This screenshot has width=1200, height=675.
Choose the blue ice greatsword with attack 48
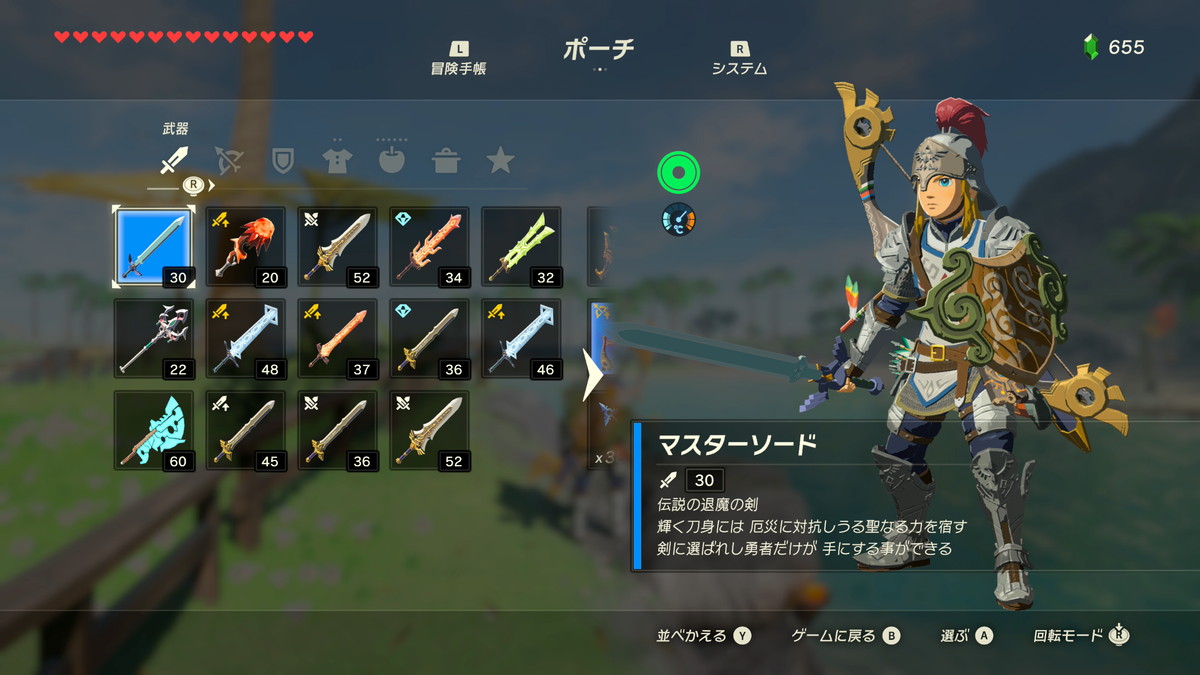[246, 339]
